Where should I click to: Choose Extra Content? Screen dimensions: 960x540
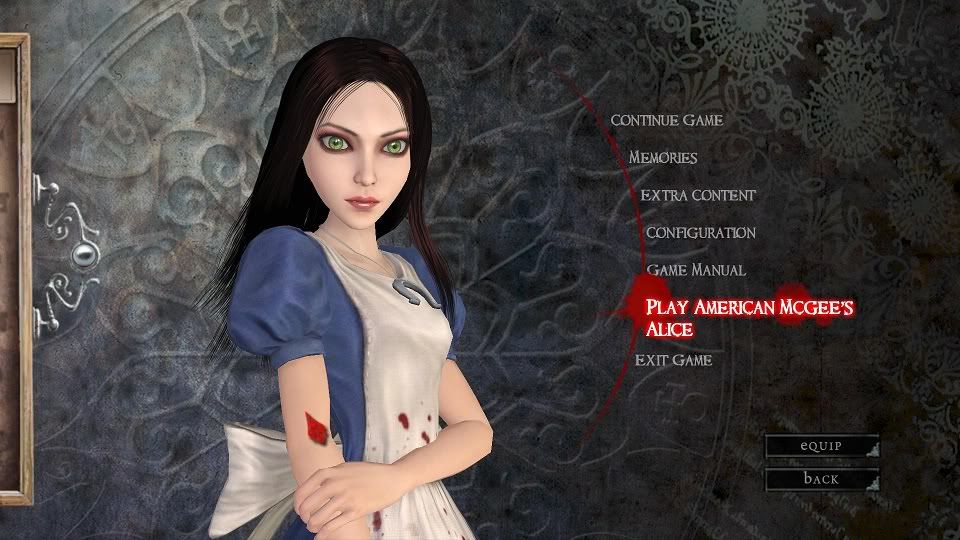(698, 196)
